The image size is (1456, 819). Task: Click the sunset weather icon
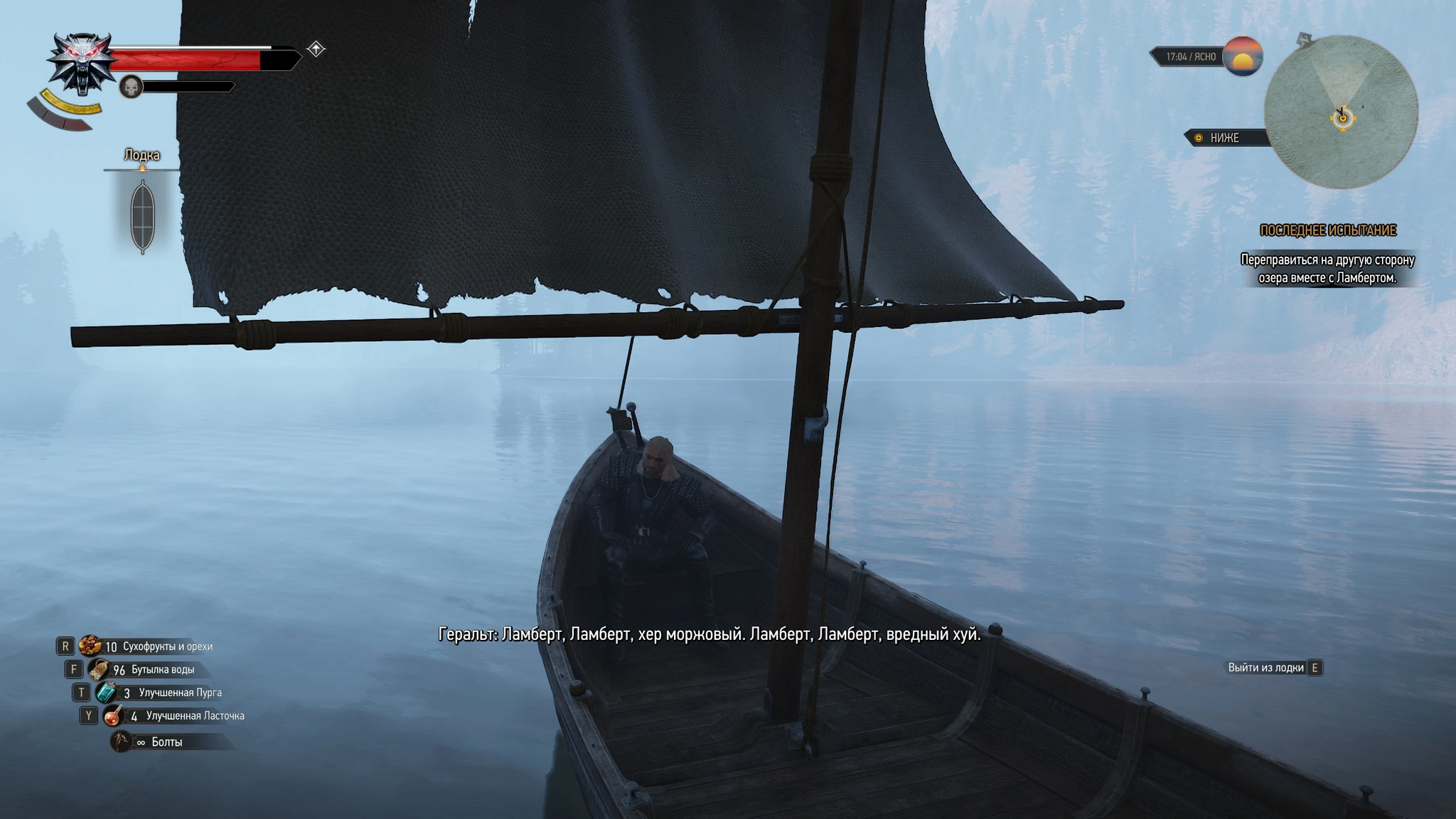pyautogui.click(x=1242, y=56)
